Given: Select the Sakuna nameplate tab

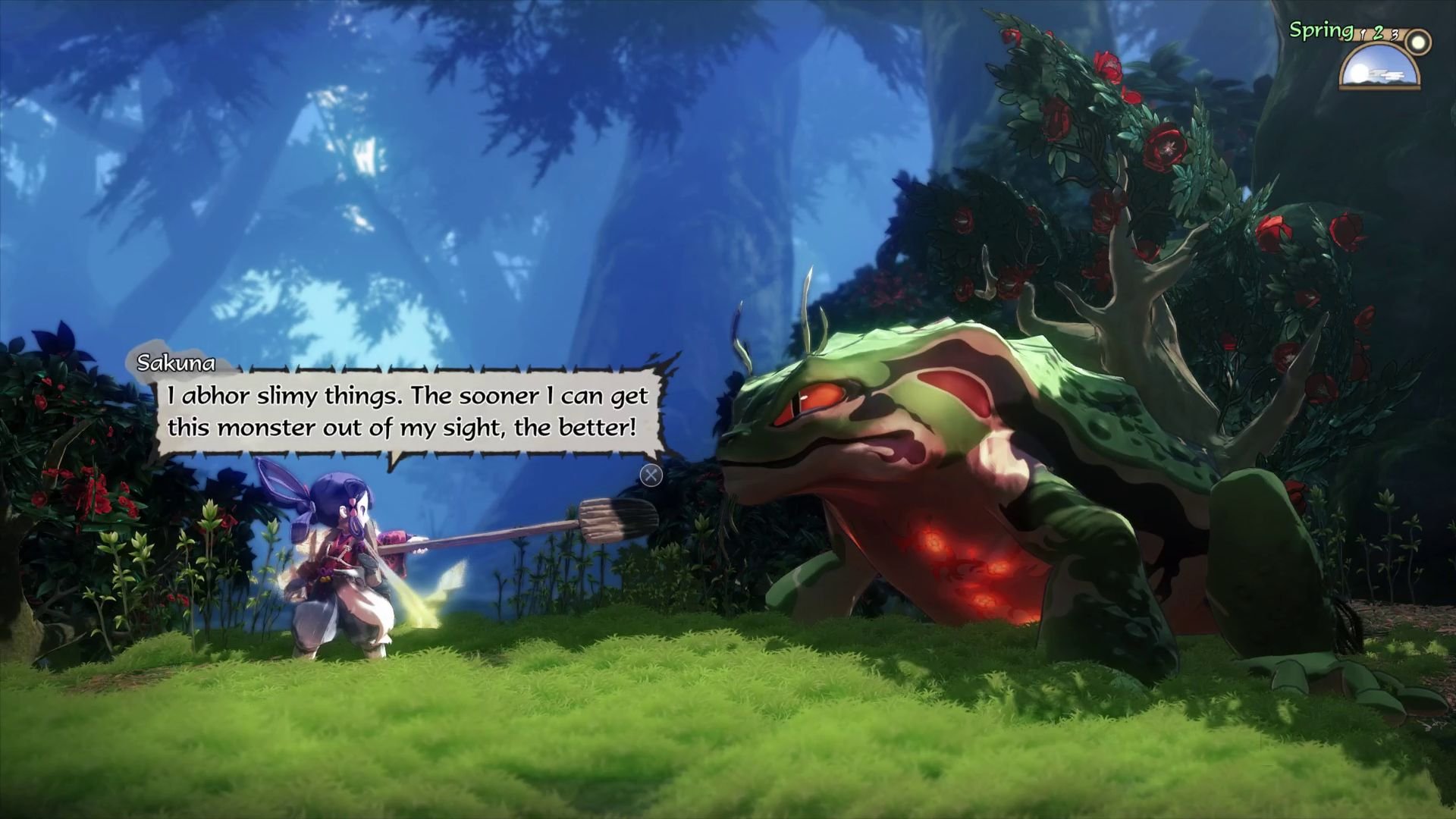Looking at the screenshot, I should pos(176,363).
